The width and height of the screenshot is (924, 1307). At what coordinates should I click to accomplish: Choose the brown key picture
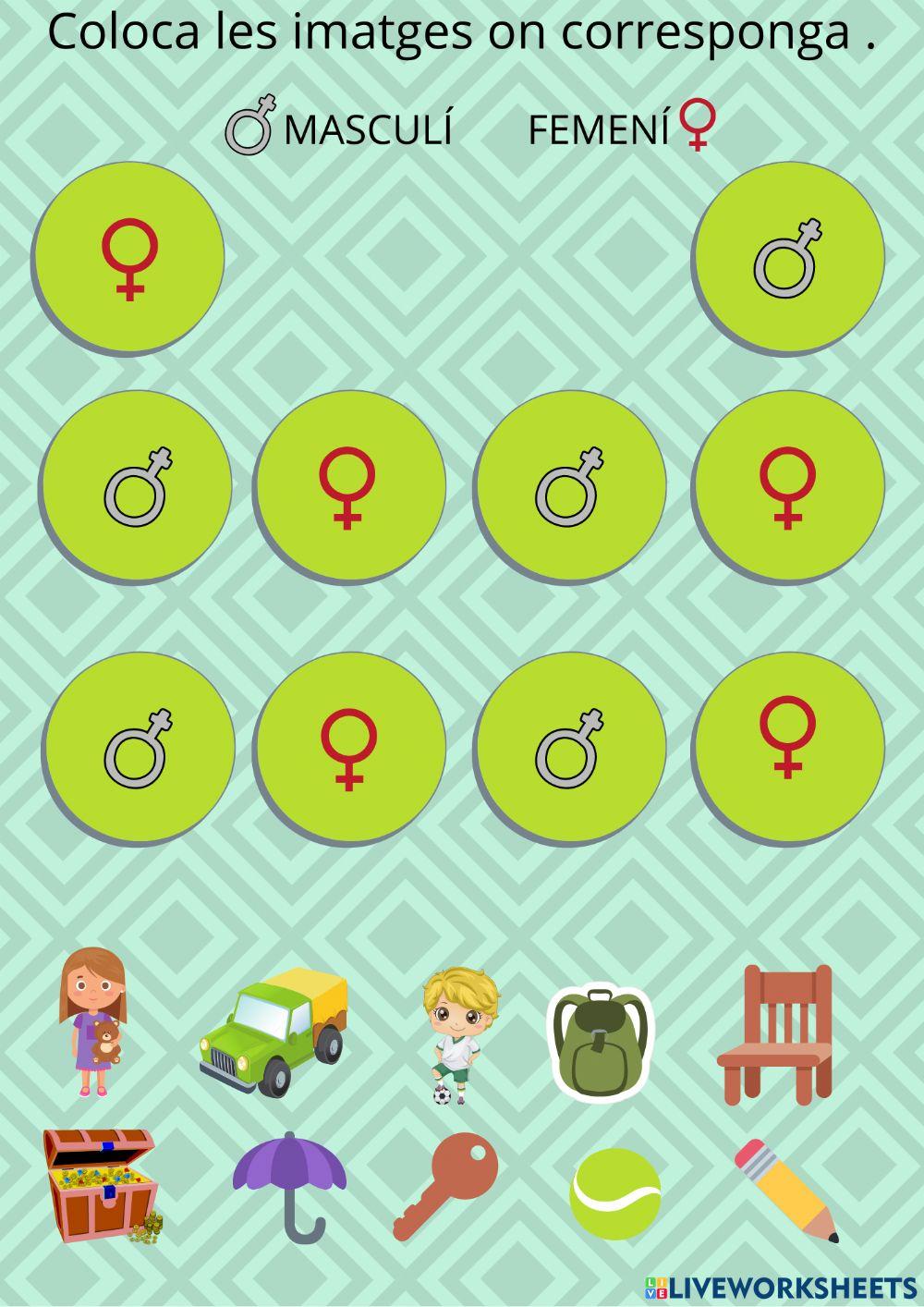[x=446, y=1184]
